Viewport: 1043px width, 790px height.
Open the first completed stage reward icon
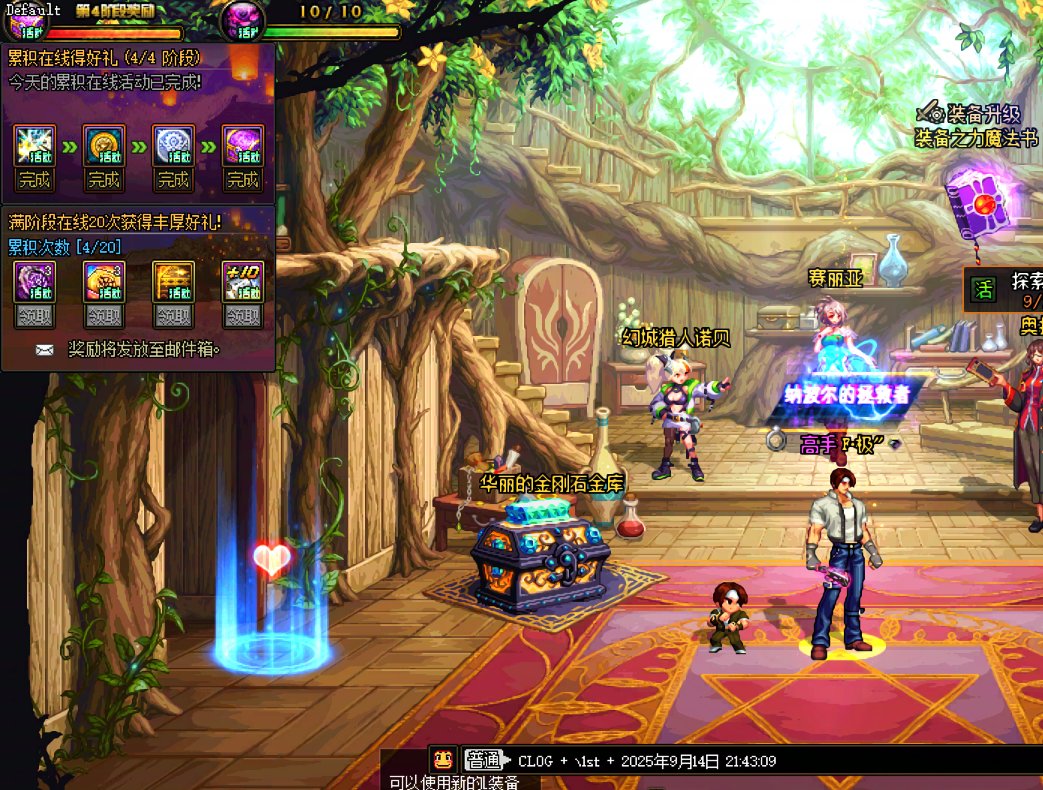click(35, 146)
